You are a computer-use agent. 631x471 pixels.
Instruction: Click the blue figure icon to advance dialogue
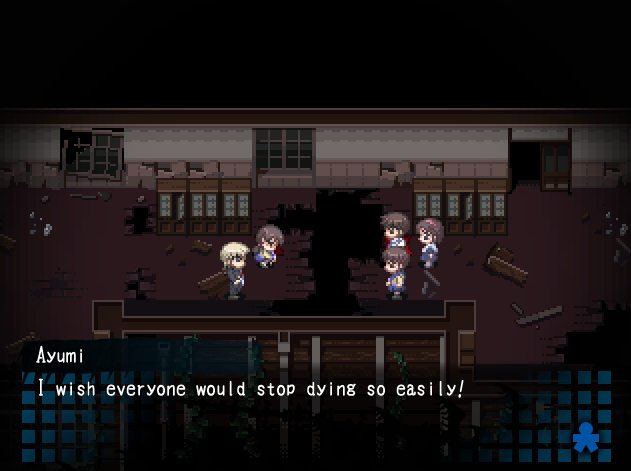tap(587, 437)
